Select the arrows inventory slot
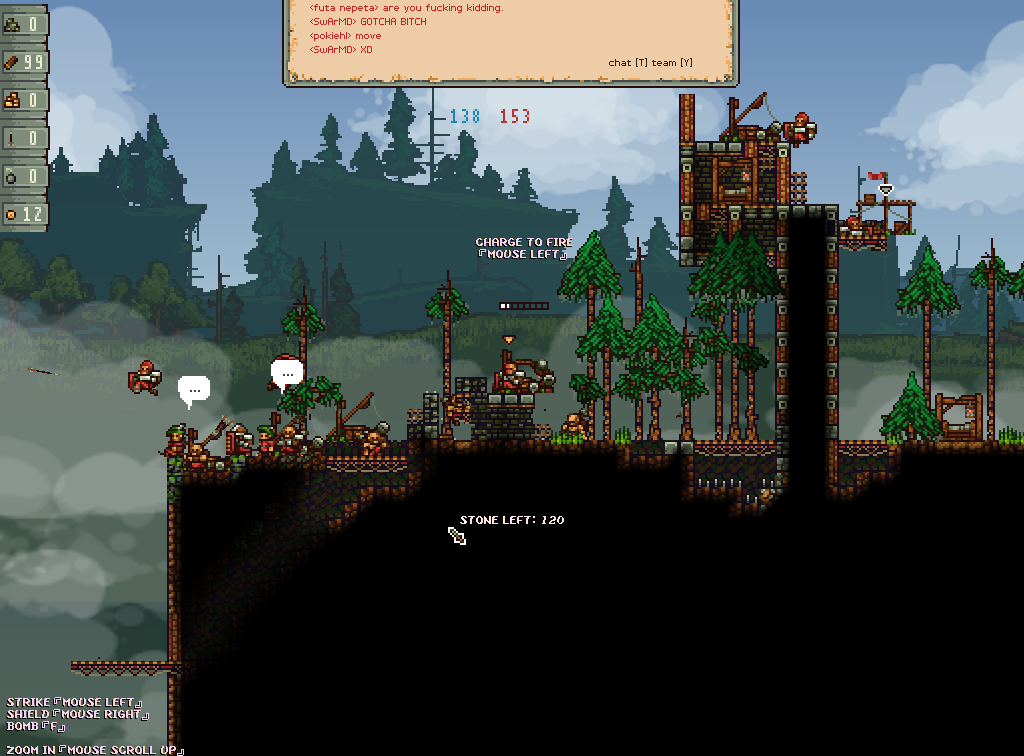This screenshot has width=1024, height=756. pyautogui.click(x=24, y=138)
